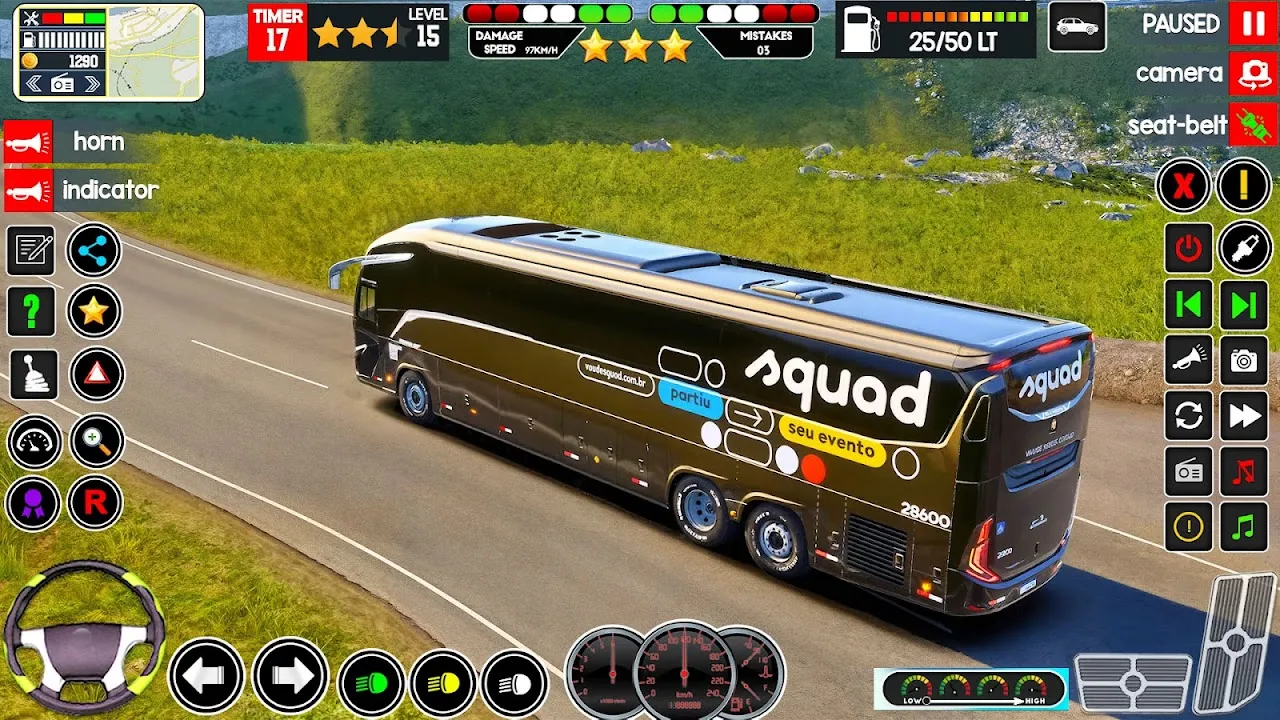Steer with the left arrow button
Screen dimensions: 1280x720
click(x=205, y=677)
